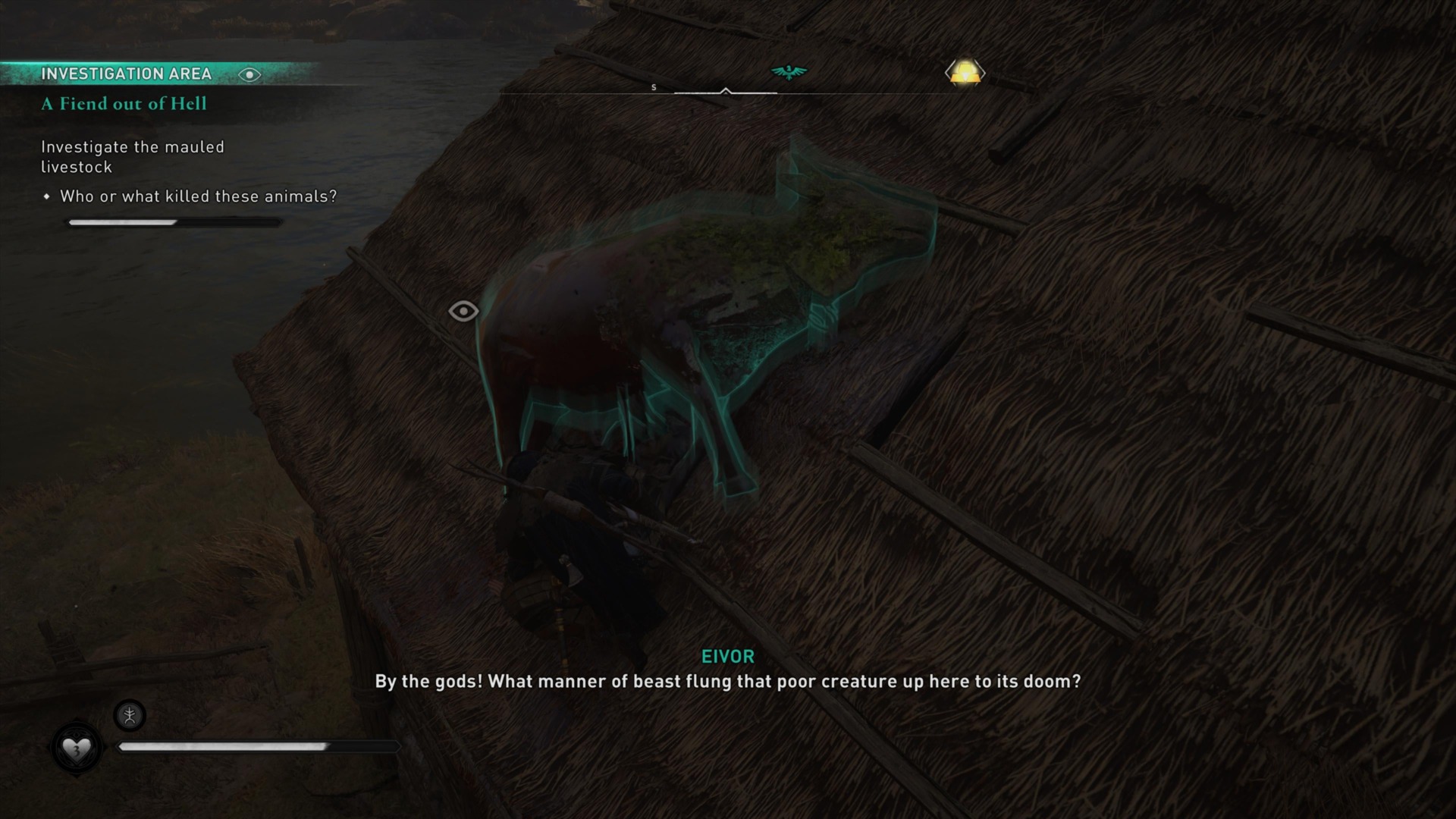Expand the Investigation Area banner

point(126,74)
